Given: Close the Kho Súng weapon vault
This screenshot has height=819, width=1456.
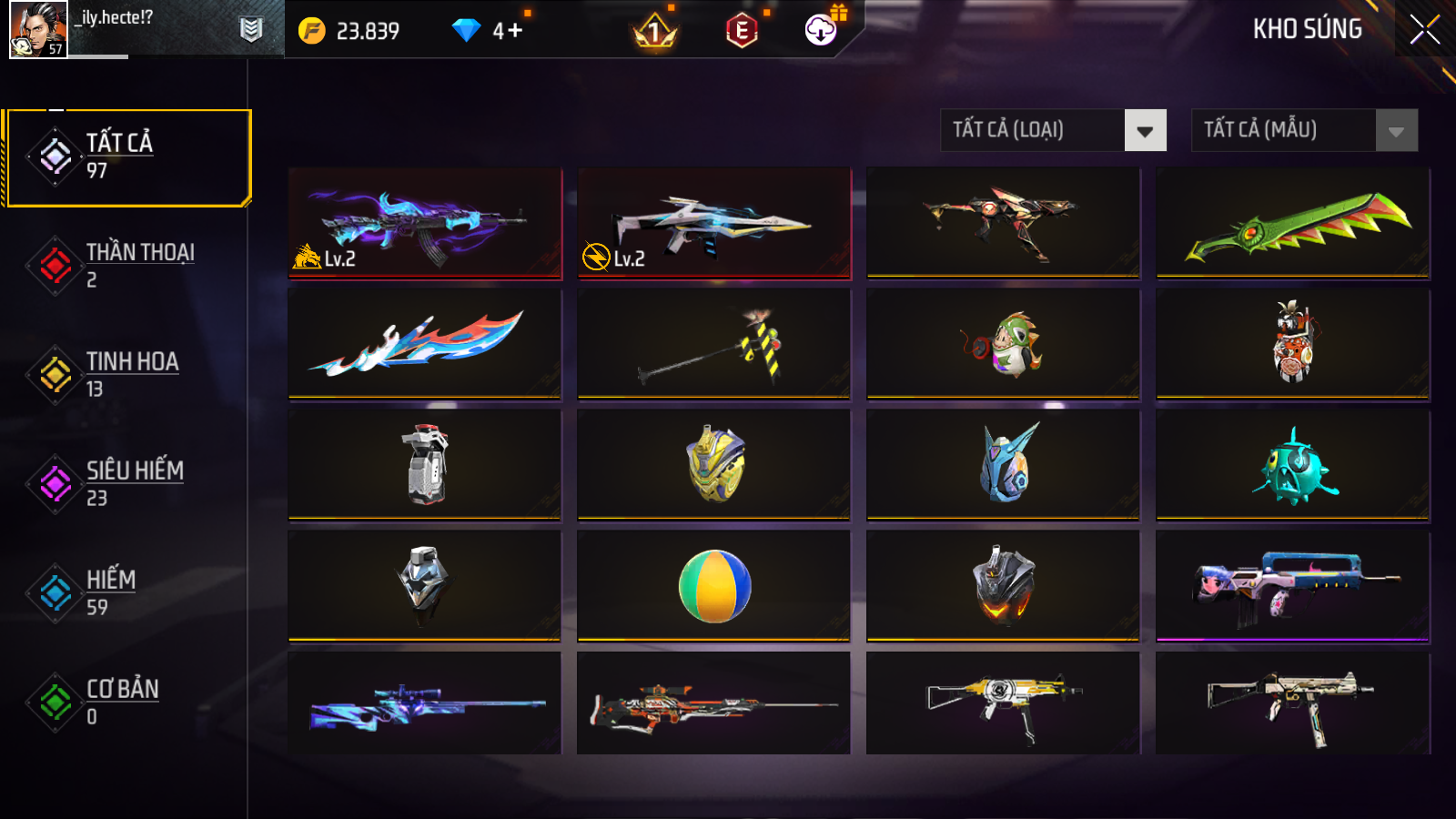Looking at the screenshot, I should (x=1424, y=30).
